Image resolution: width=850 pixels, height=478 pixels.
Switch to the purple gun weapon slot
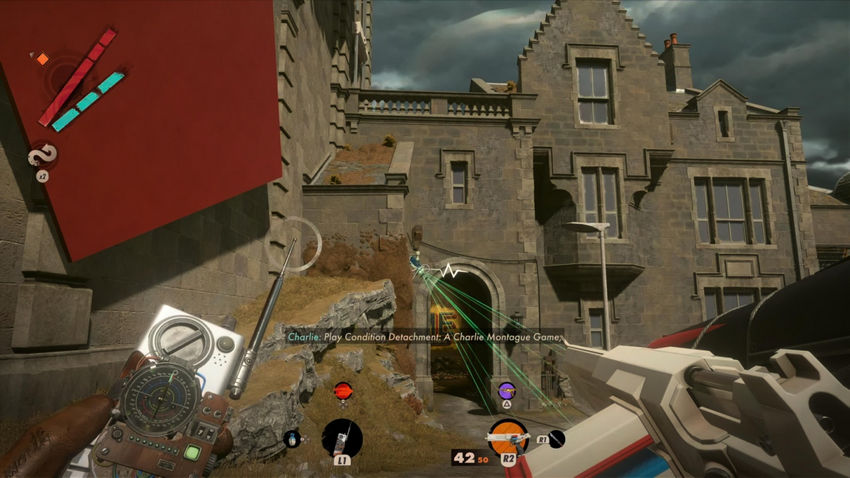click(507, 389)
